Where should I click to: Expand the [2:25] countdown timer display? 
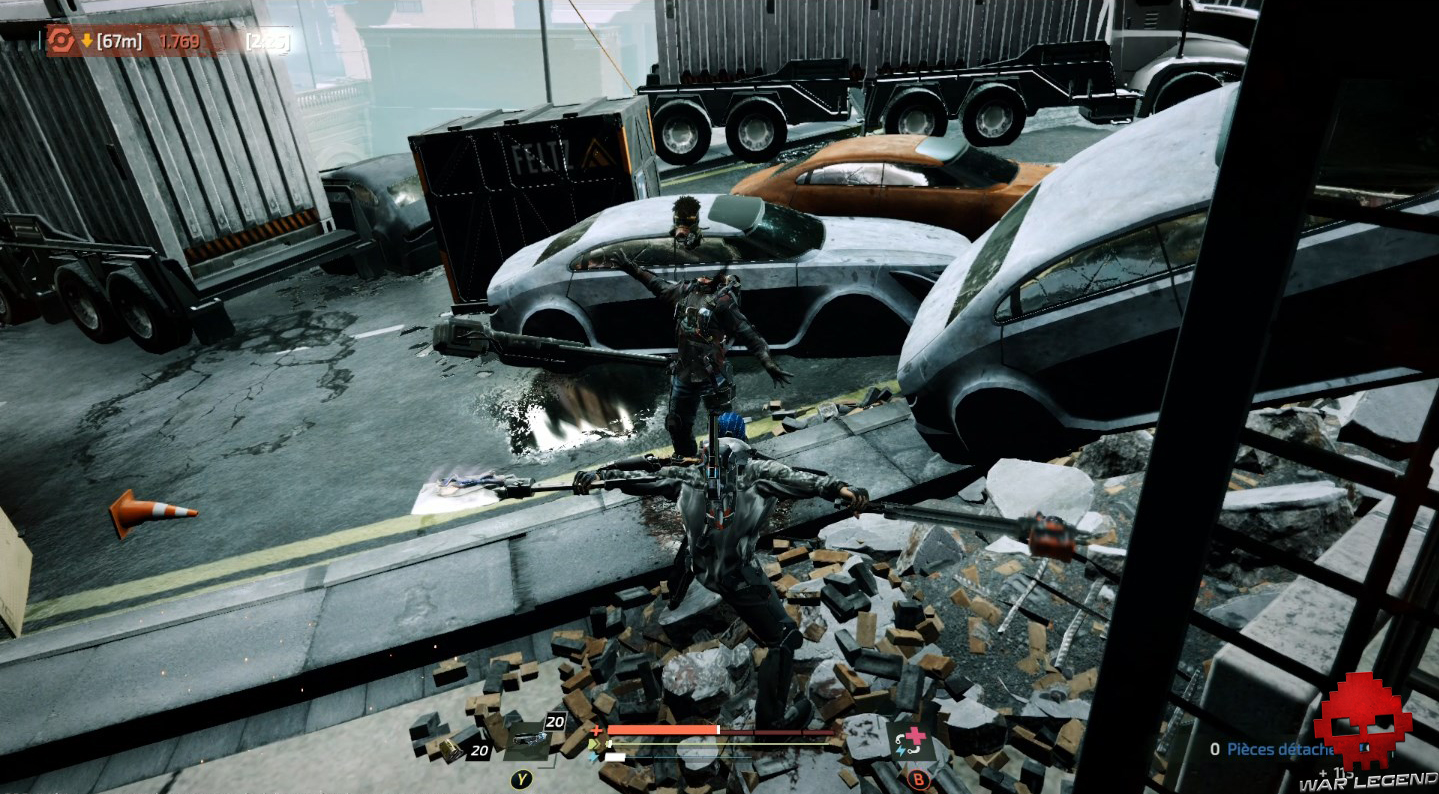pyautogui.click(x=268, y=40)
